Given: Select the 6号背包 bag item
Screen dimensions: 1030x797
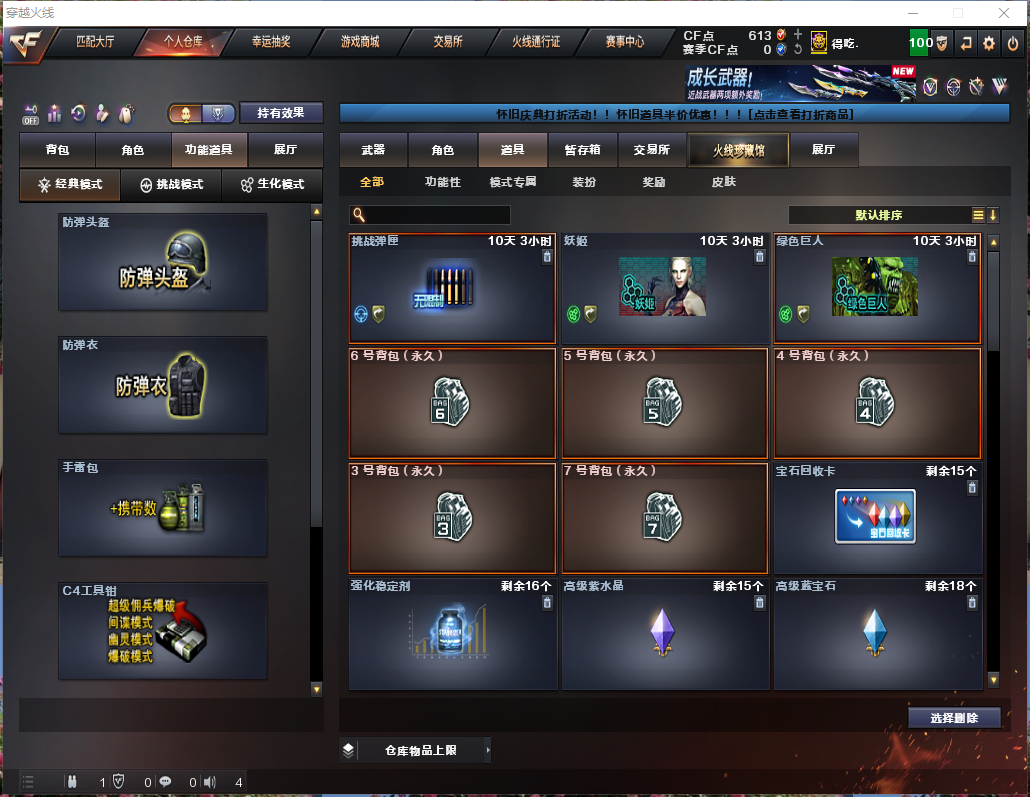Looking at the screenshot, I should (x=452, y=402).
